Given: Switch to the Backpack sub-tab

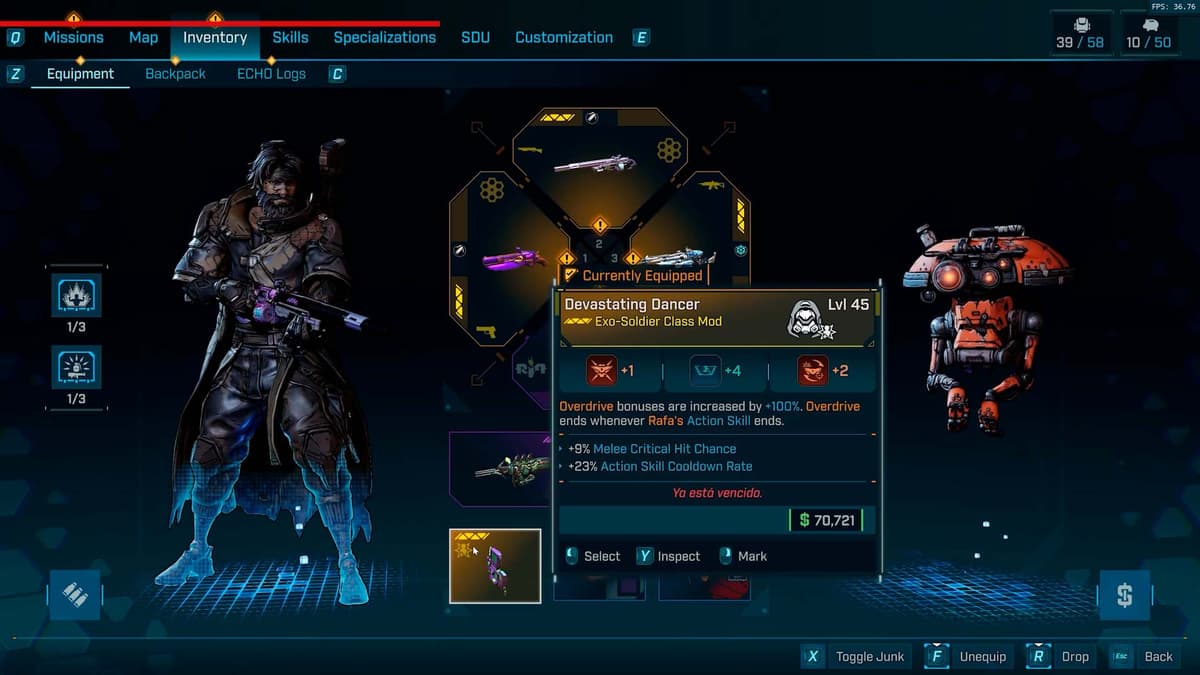Looking at the screenshot, I should tap(175, 74).
